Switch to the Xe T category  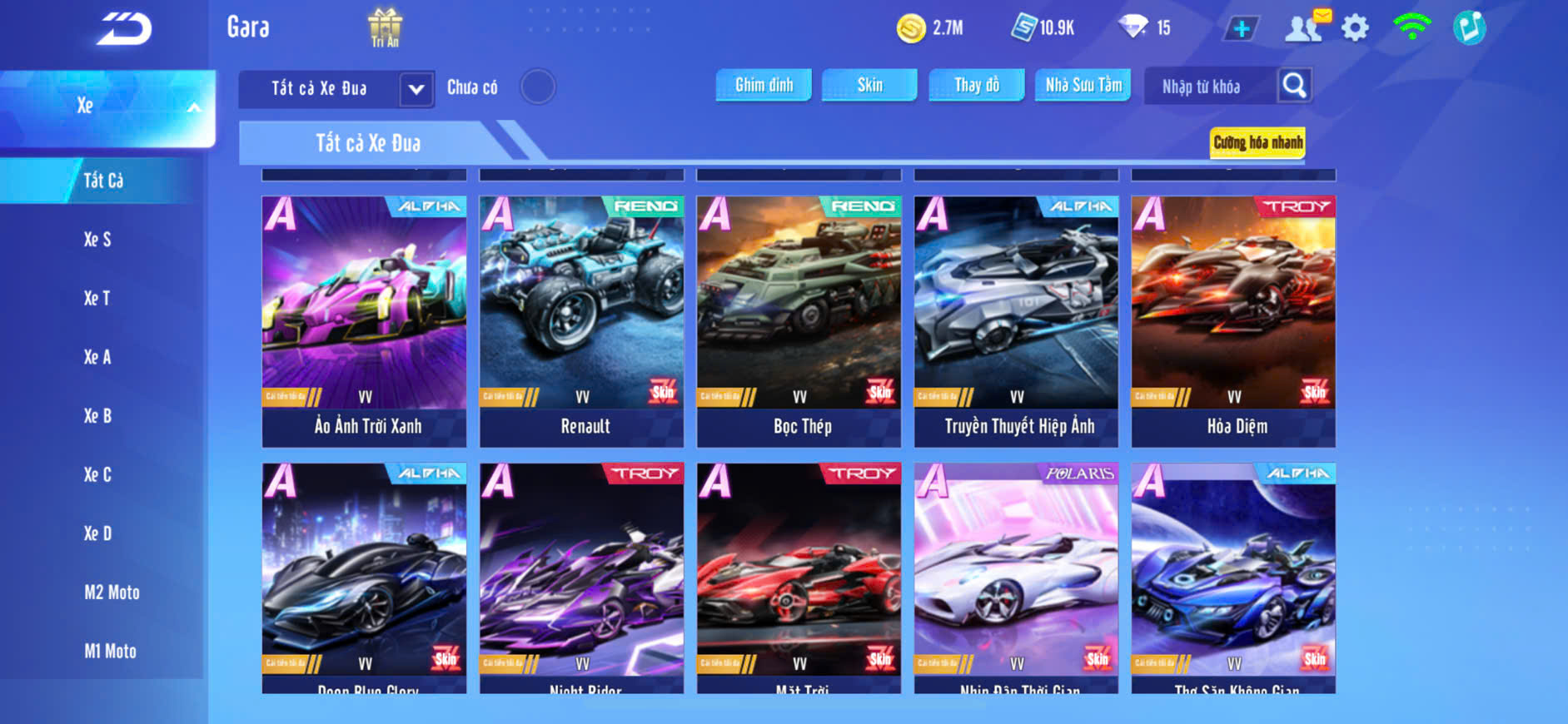click(97, 298)
